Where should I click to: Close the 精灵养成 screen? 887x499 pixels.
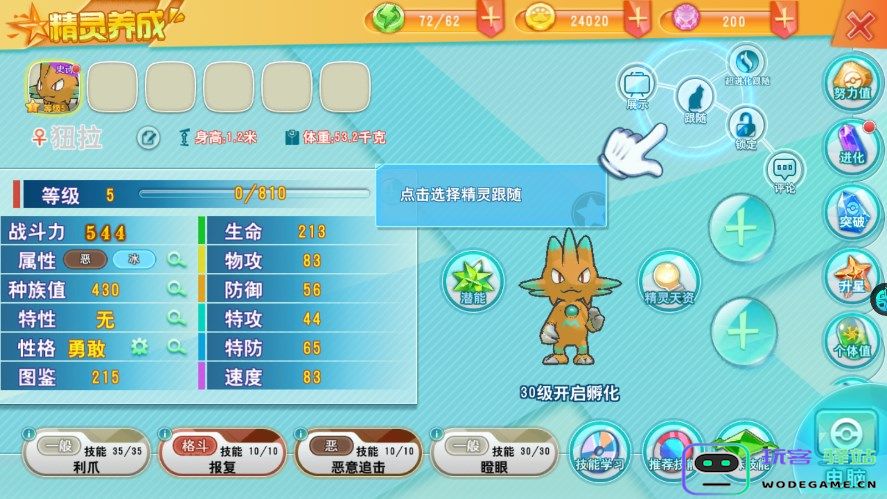pyautogui.click(x=860, y=25)
